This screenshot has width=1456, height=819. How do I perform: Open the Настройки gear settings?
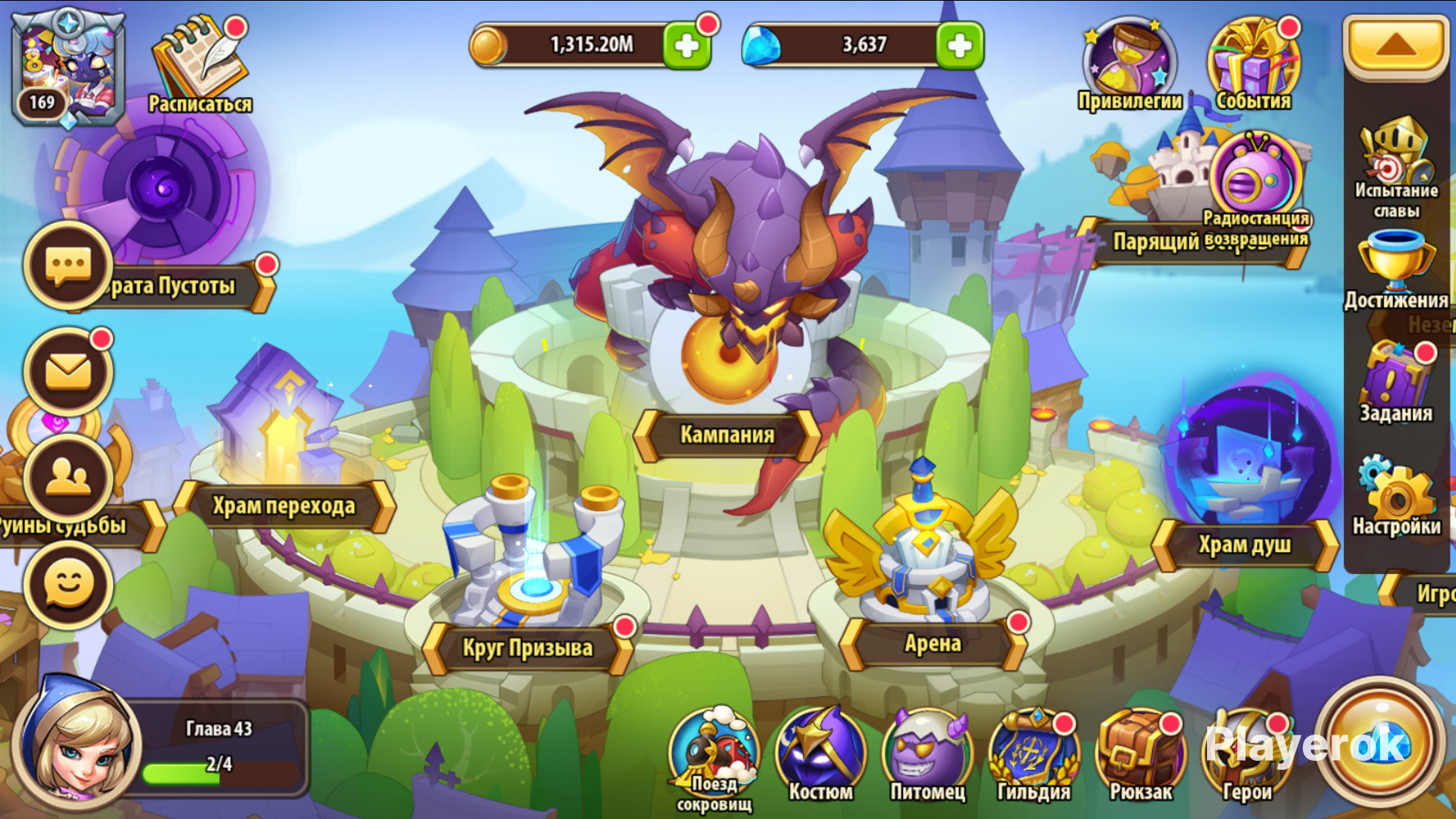click(1396, 495)
